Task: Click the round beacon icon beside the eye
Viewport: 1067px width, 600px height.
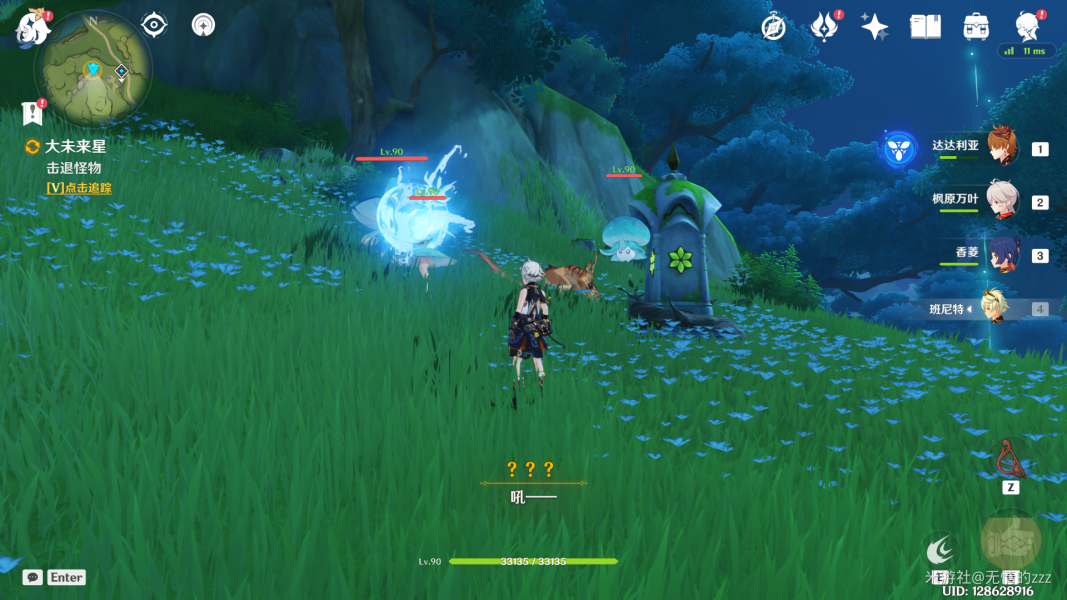Action: click(x=203, y=25)
